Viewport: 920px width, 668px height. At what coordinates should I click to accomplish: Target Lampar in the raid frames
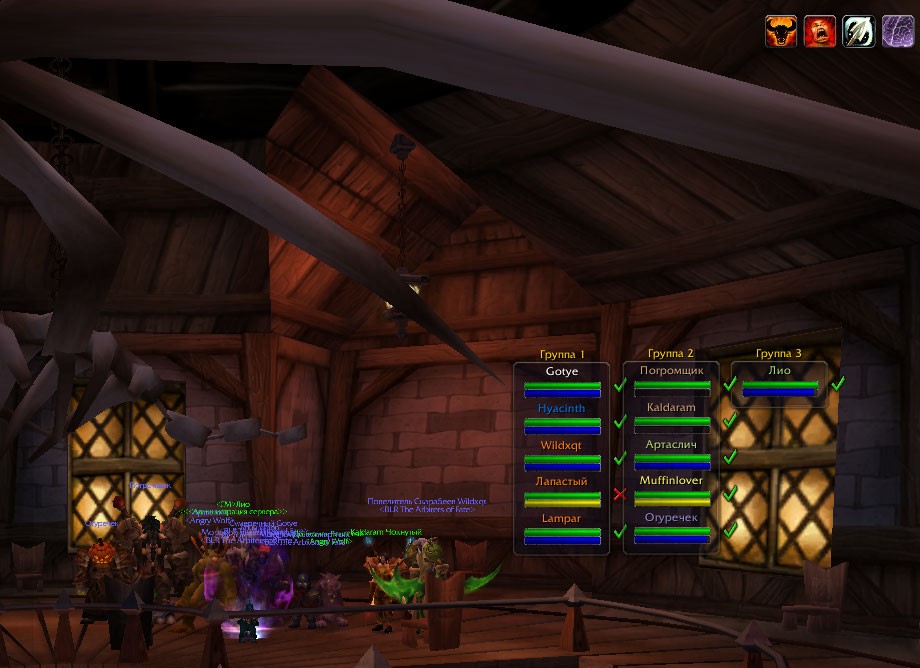tap(562, 528)
